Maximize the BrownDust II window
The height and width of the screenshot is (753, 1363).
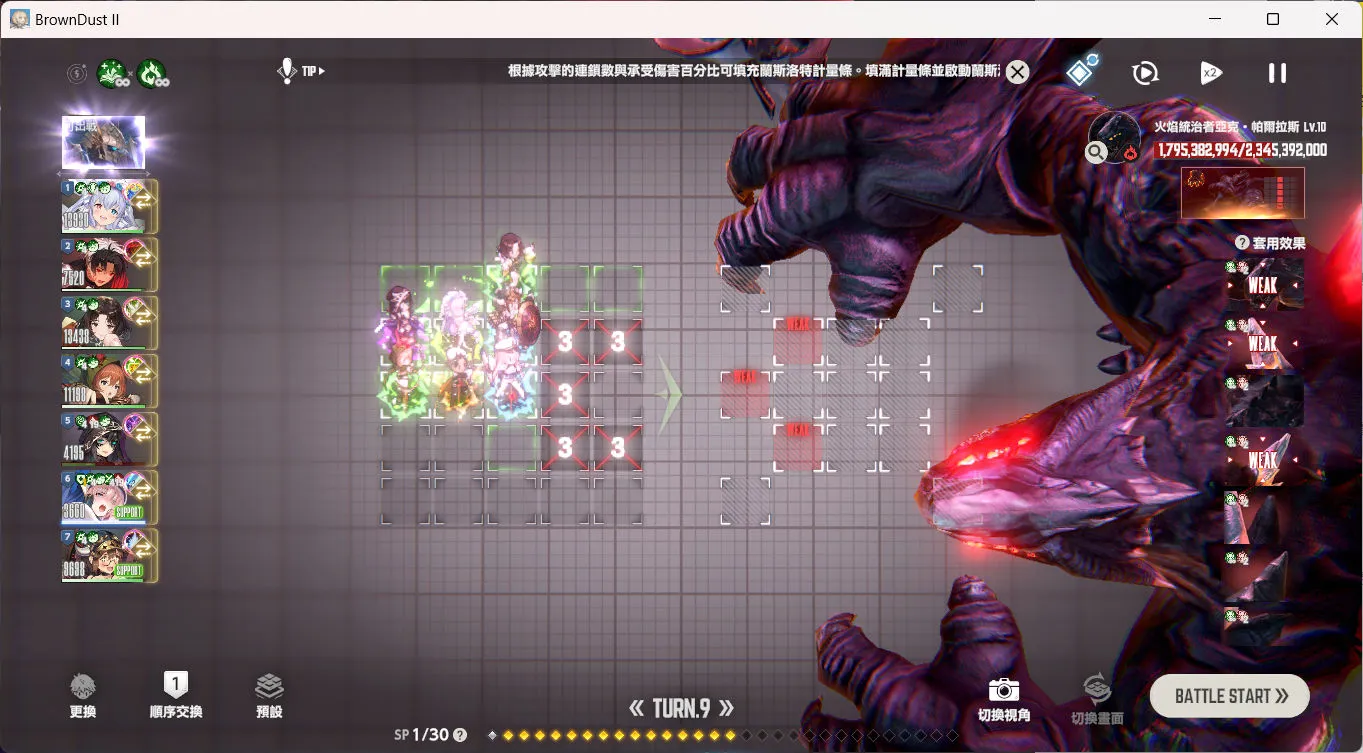1273,19
